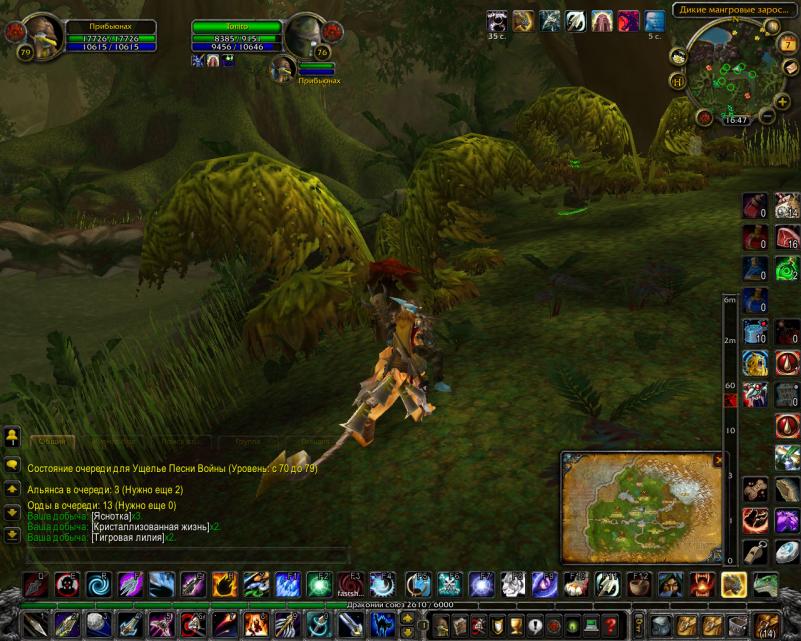
Task: Zoom out the minimap with minus button
Action: click(768, 115)
